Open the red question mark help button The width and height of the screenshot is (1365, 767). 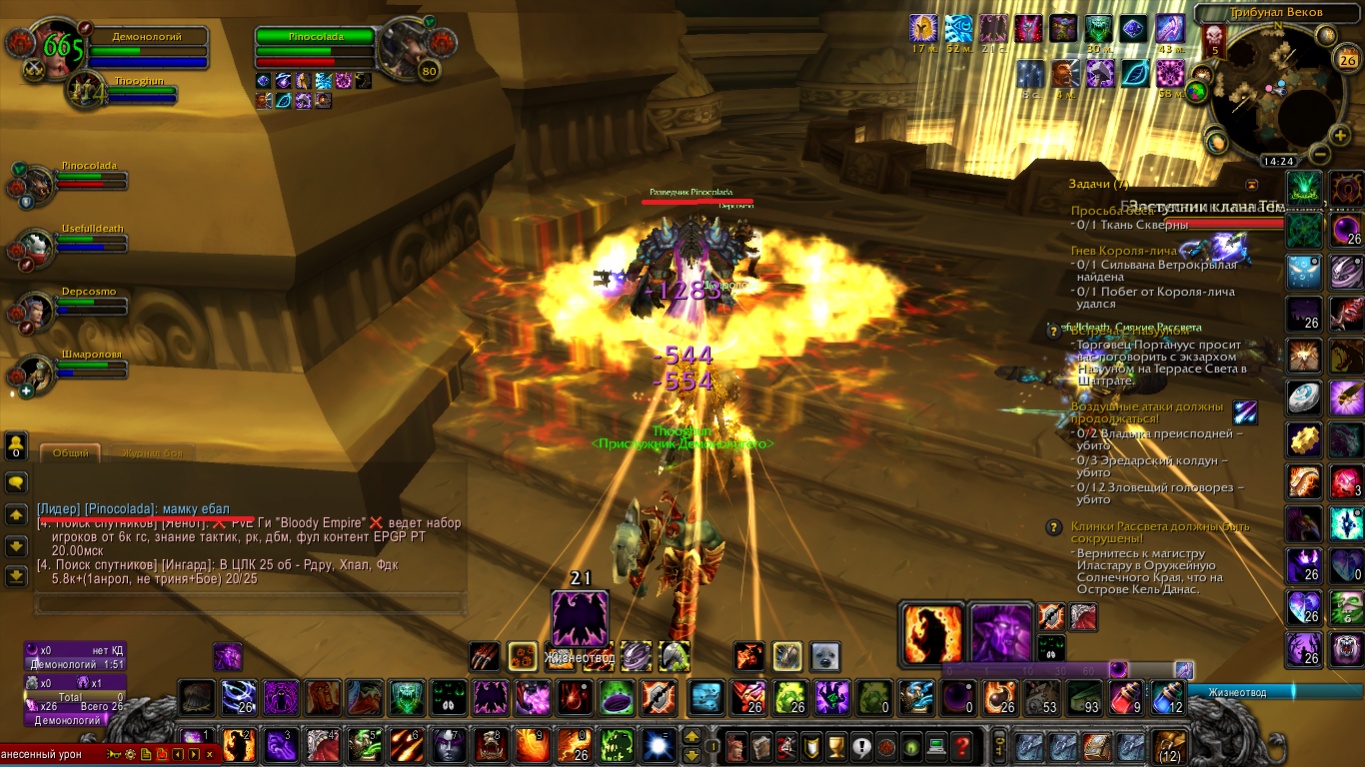(961, 745)
